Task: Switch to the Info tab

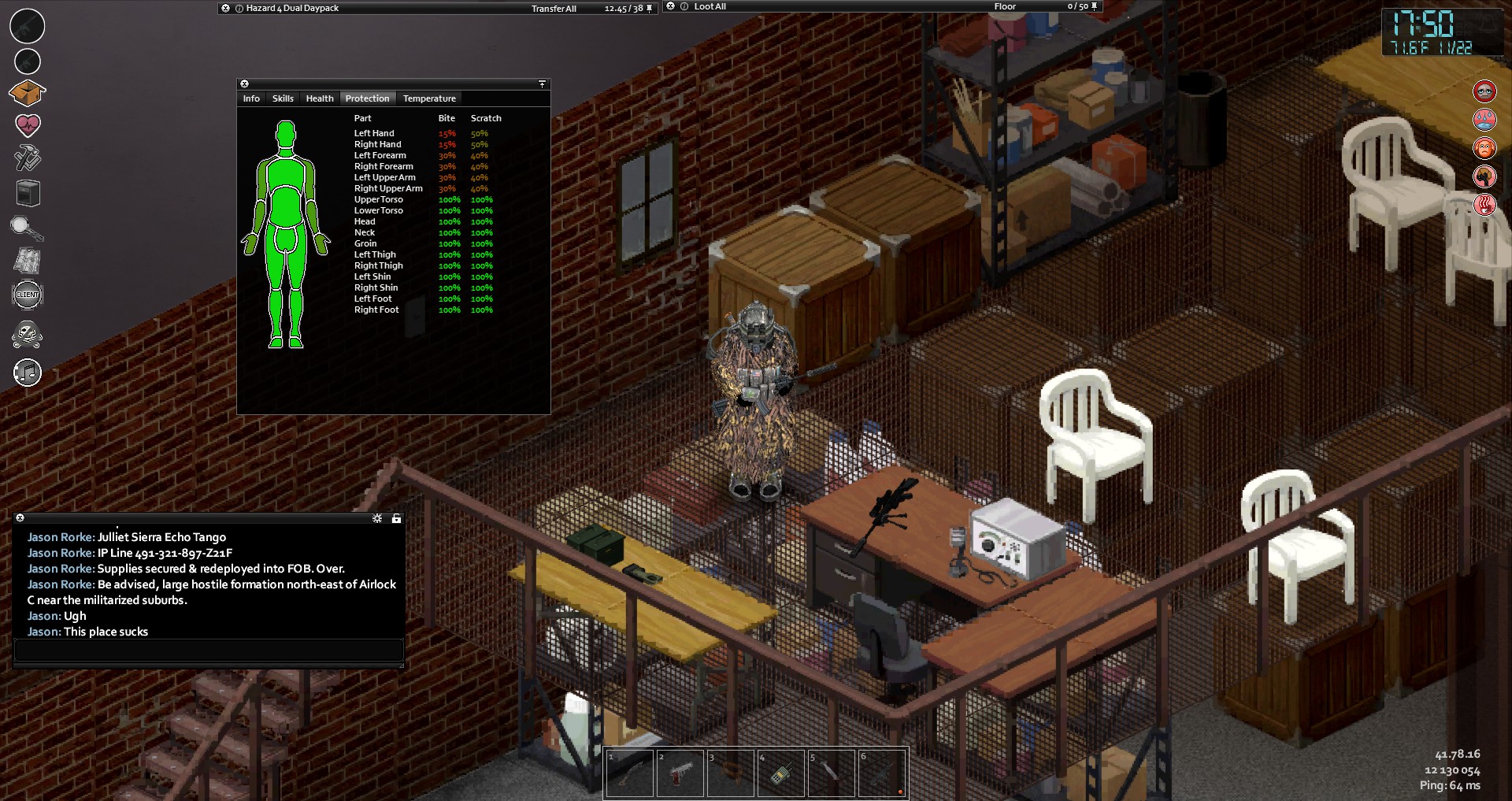Action: 251,98
